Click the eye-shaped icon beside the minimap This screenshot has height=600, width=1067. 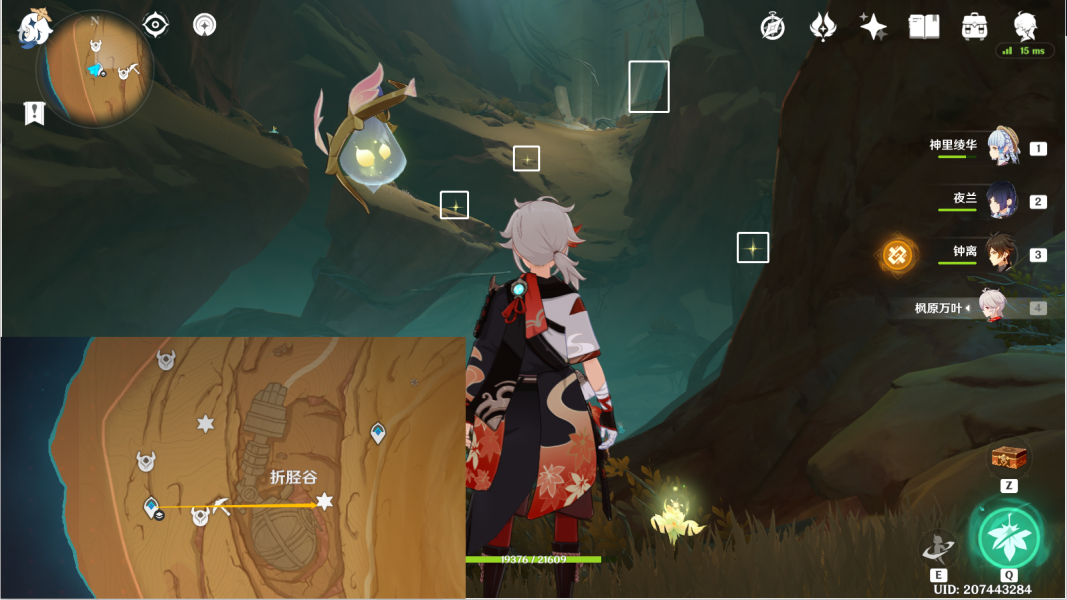click(x=155, y=25)
